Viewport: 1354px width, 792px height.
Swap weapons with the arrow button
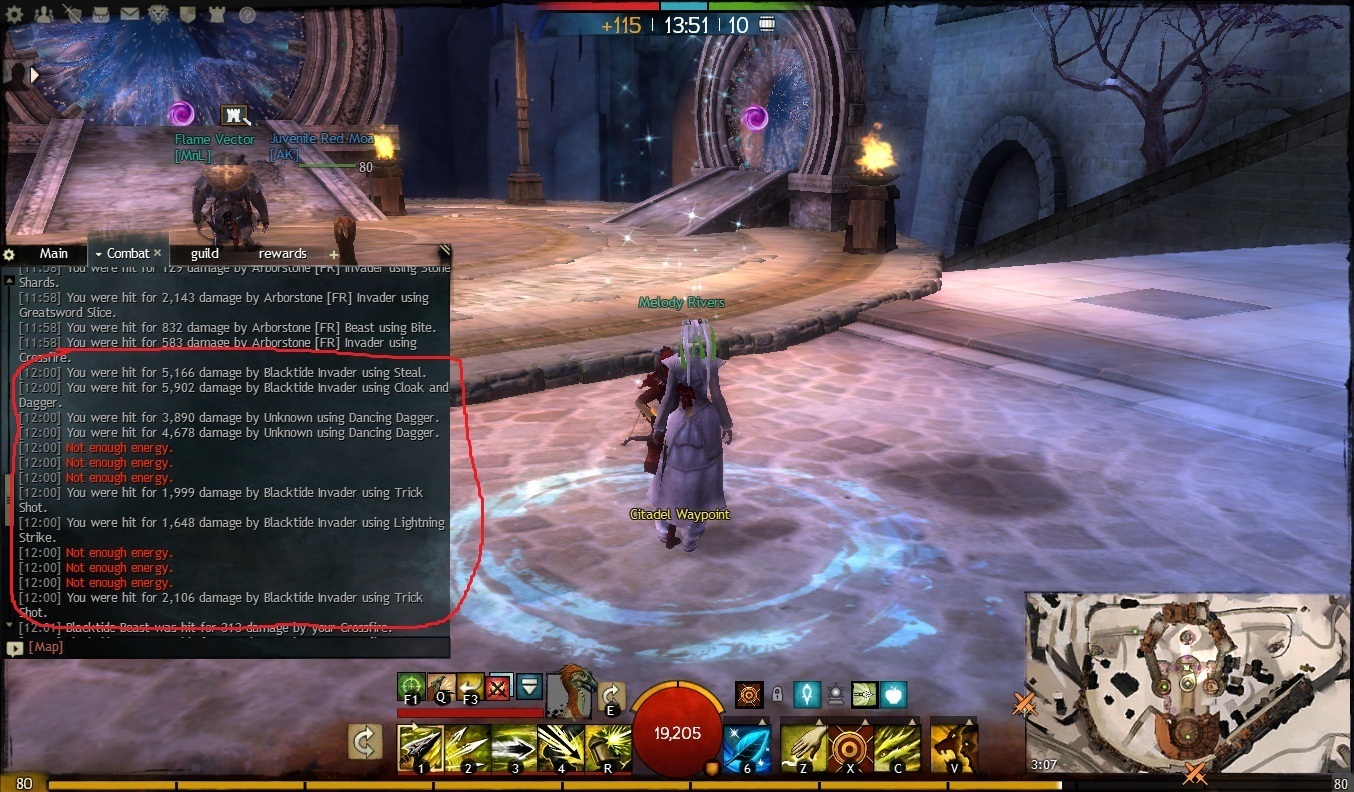tap(366, 742)
